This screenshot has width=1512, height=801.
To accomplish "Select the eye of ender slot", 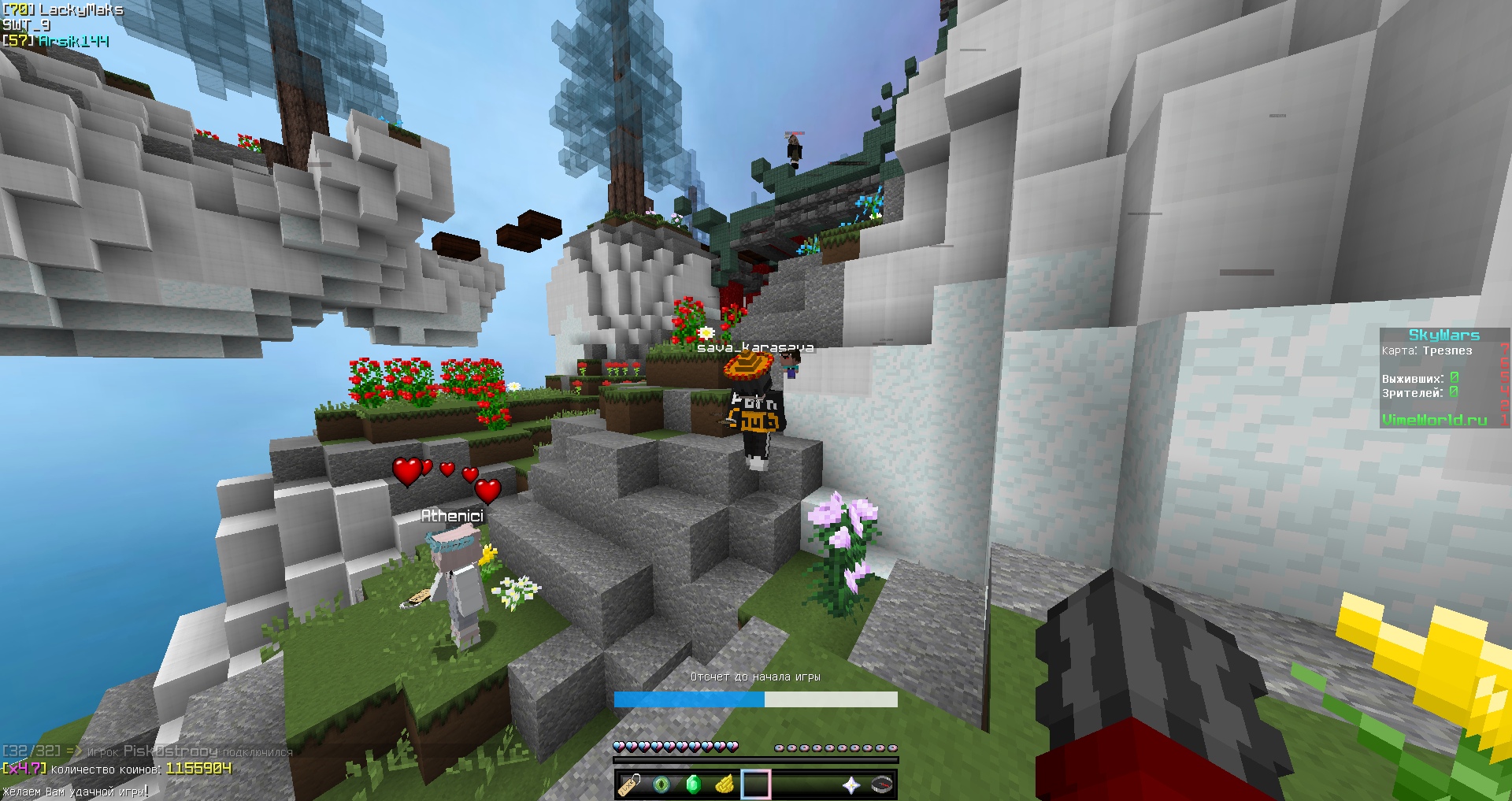I will (661, 785).
